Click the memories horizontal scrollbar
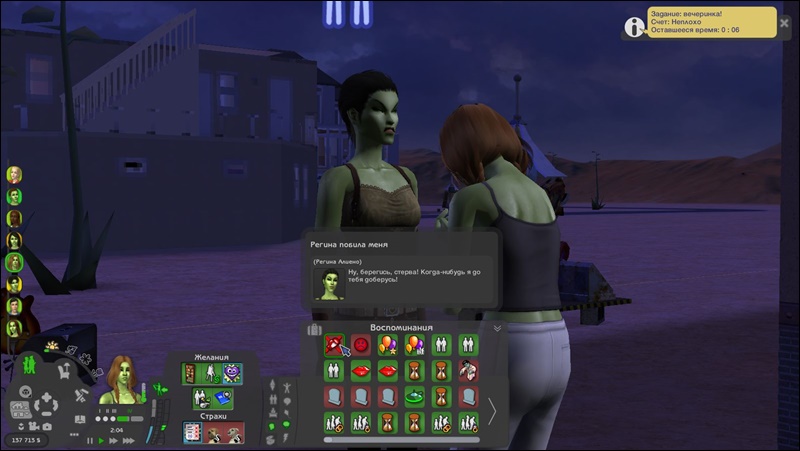Image resolution: width=800 pixels, height=451 pixels. (401, 439)
